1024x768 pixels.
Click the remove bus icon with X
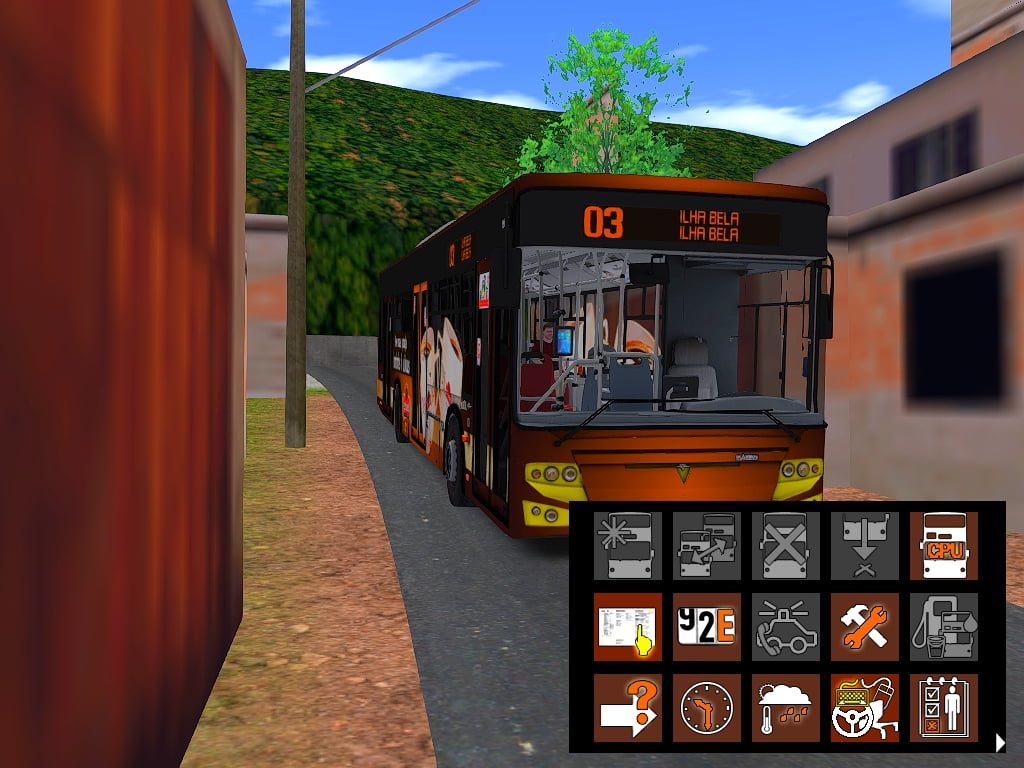pos(785,546)
